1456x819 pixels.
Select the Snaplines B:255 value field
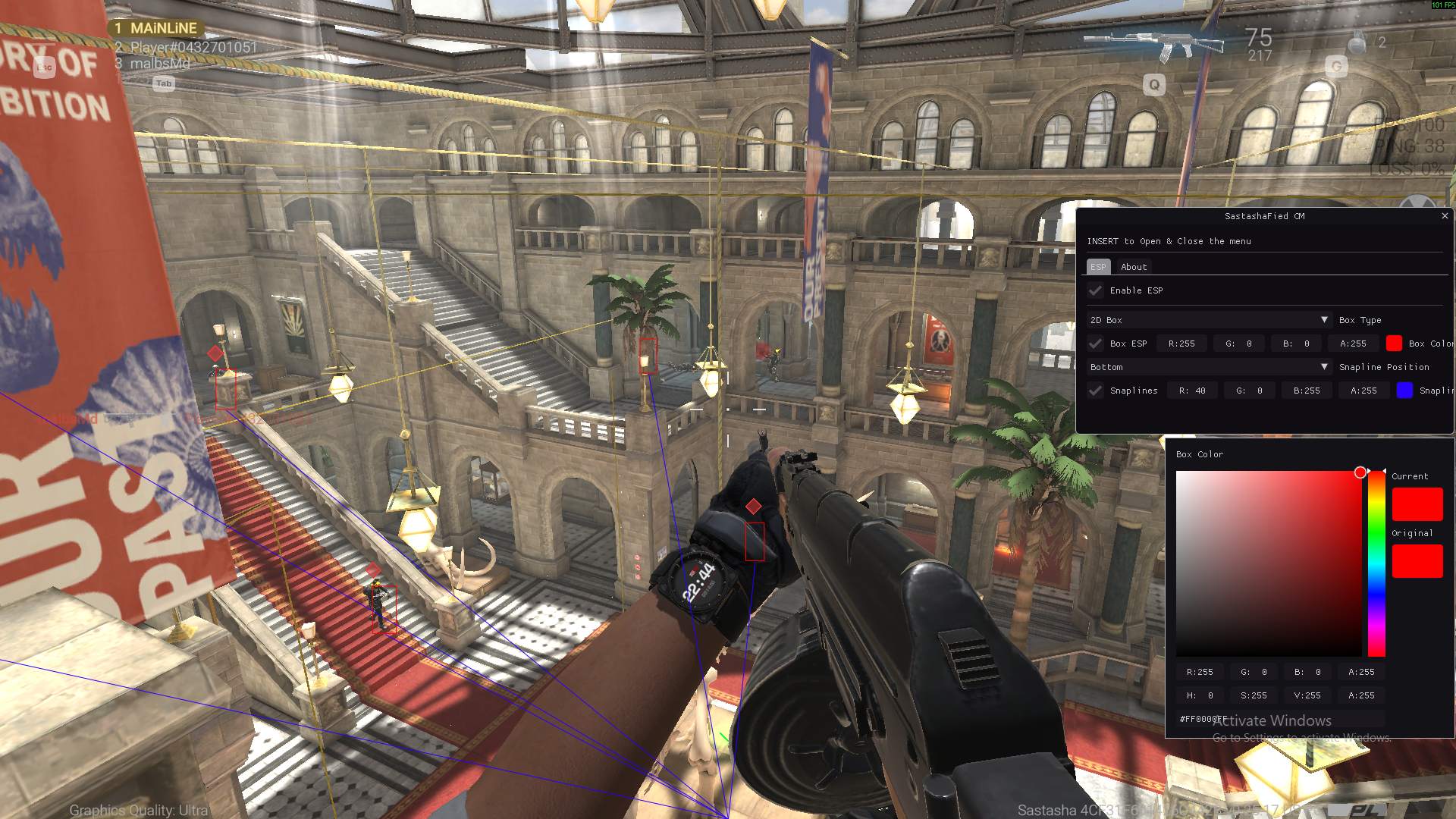[1307, 391]
